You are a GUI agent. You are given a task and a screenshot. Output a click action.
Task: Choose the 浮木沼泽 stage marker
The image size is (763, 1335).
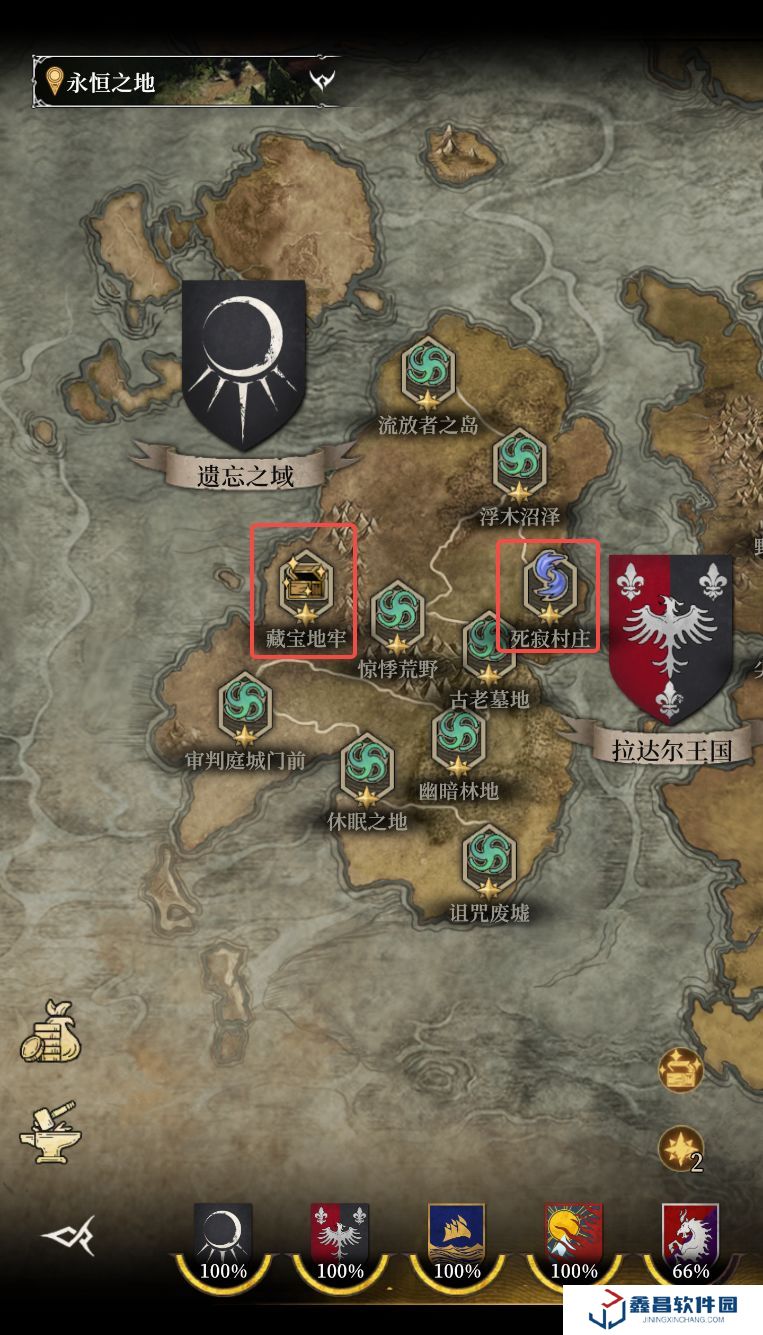pos(519,464)
